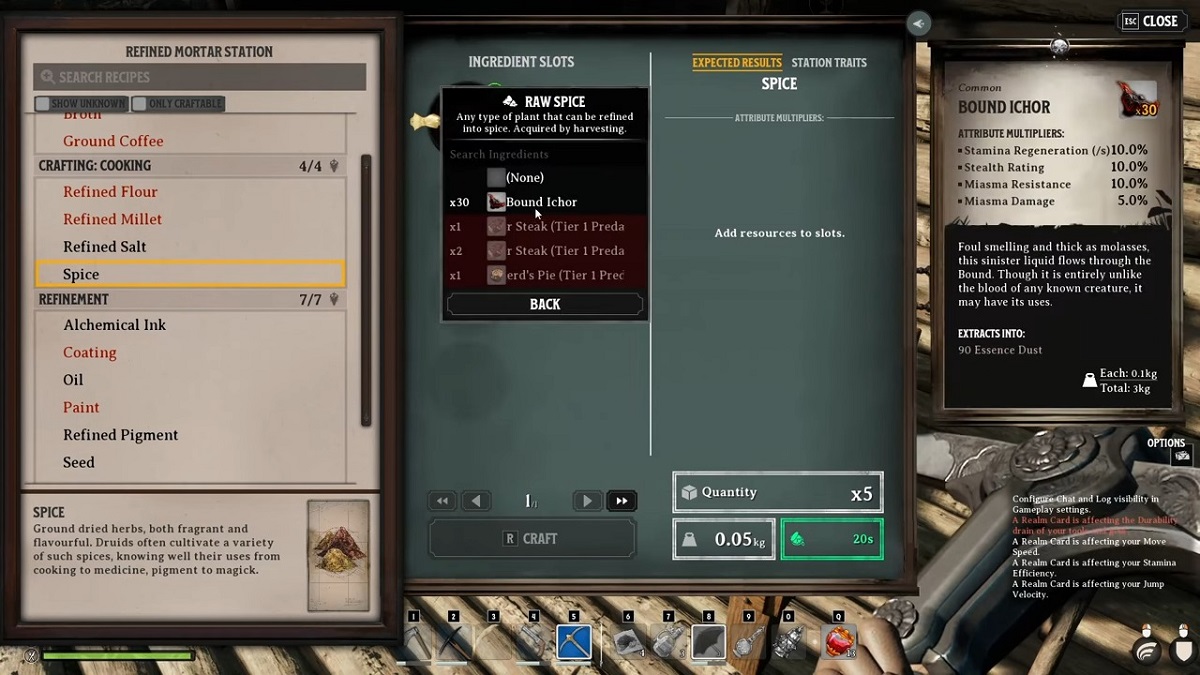Image resolution: width=1200 pixels, height=675 pixels.
Task: Select the Refined Pigment recipe
Action: pyautogui.click(x=120, y=435)
